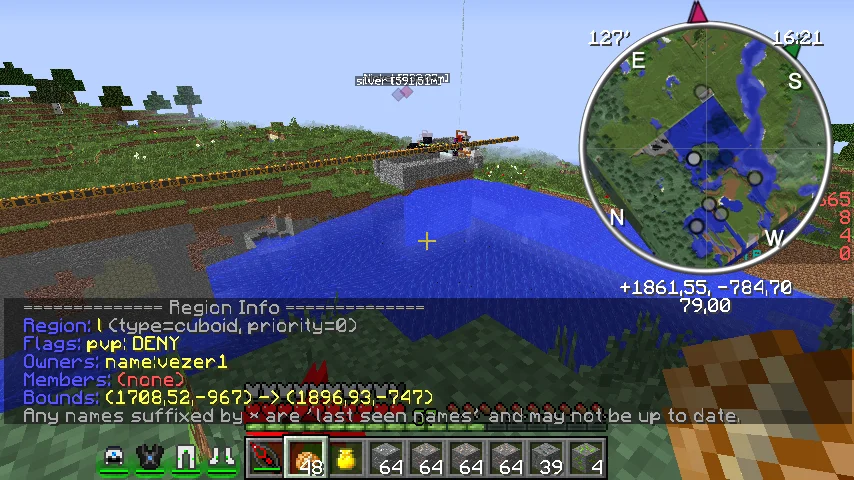Click the leggings armor status icon

[186, 458]
